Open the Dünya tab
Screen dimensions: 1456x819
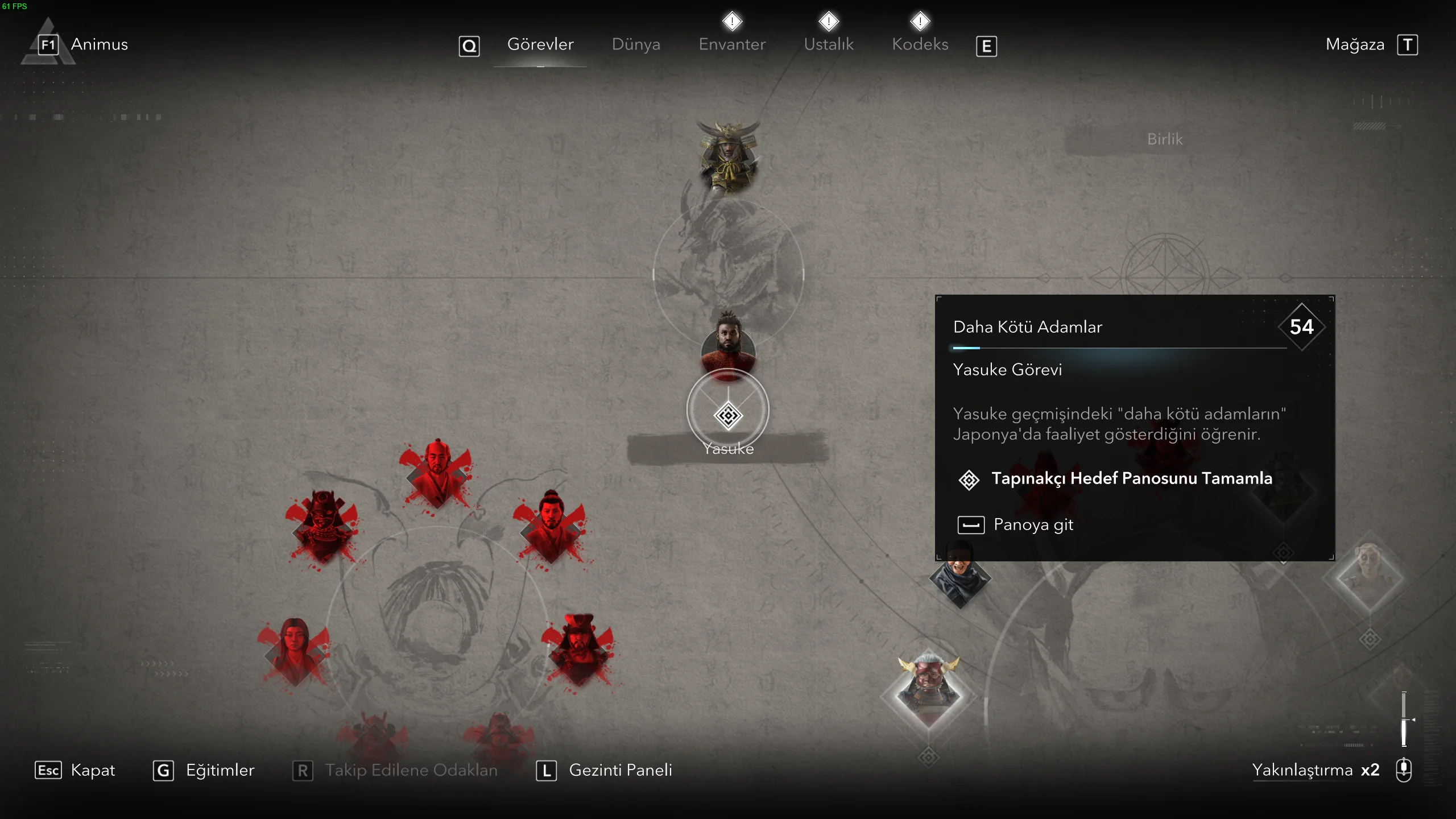(636, 44)
